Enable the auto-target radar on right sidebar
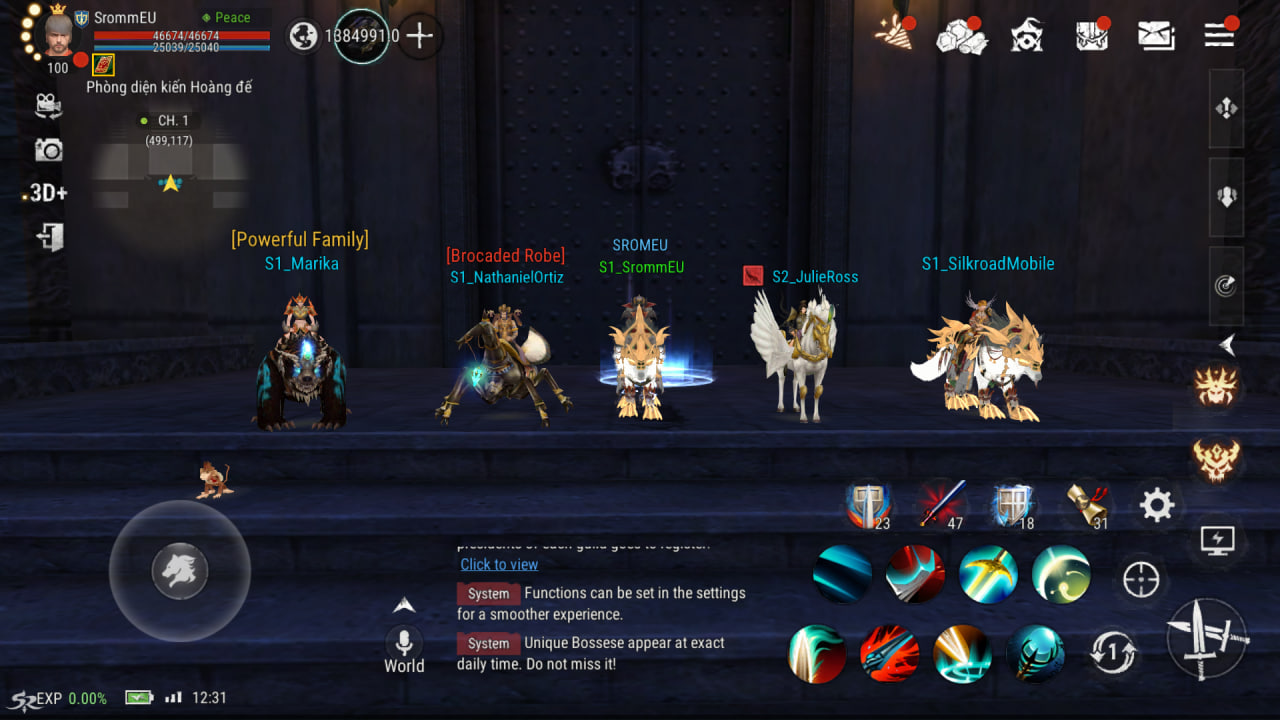 (1223, 286)
